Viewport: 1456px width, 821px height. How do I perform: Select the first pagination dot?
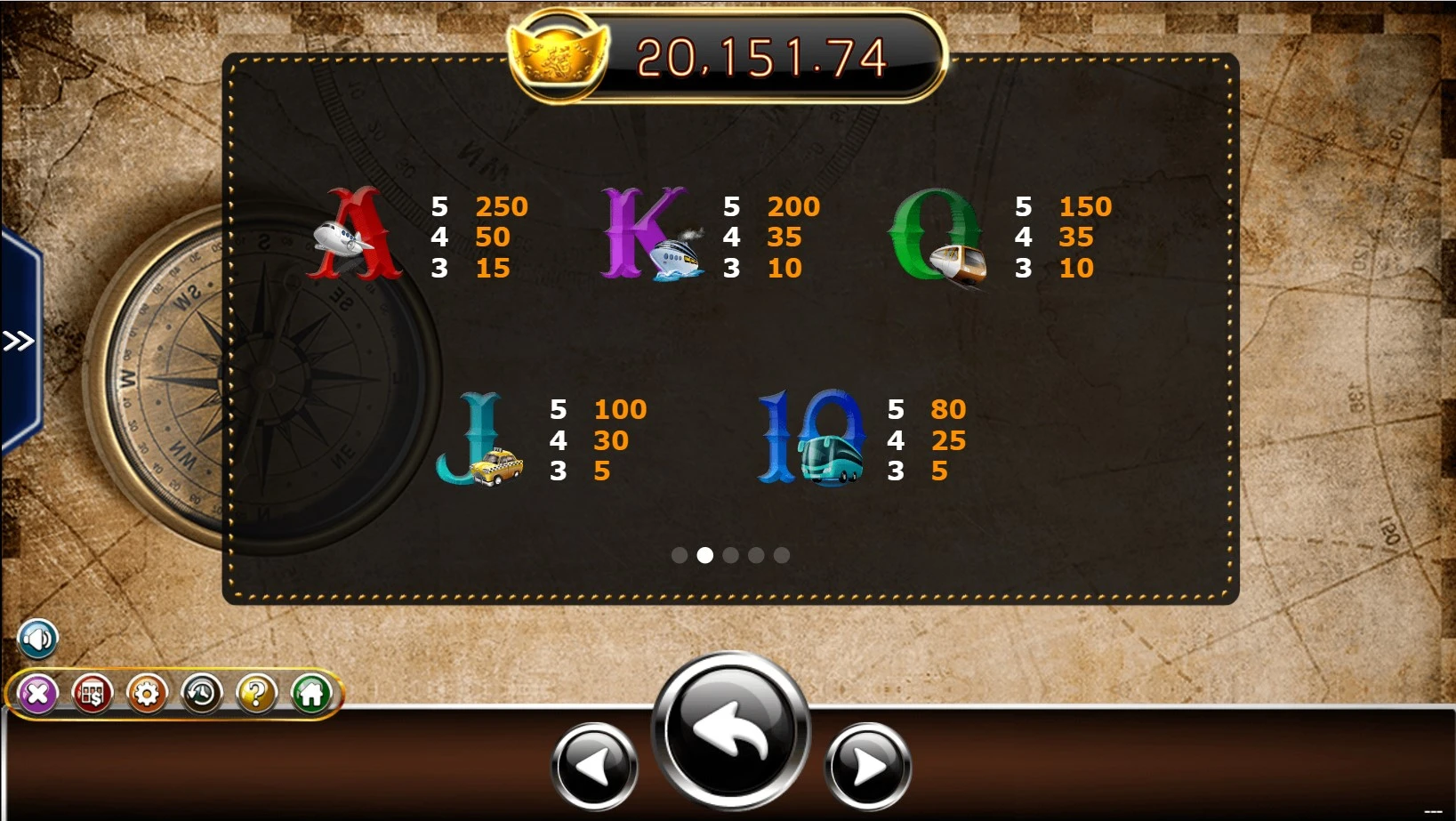point(680,554)
